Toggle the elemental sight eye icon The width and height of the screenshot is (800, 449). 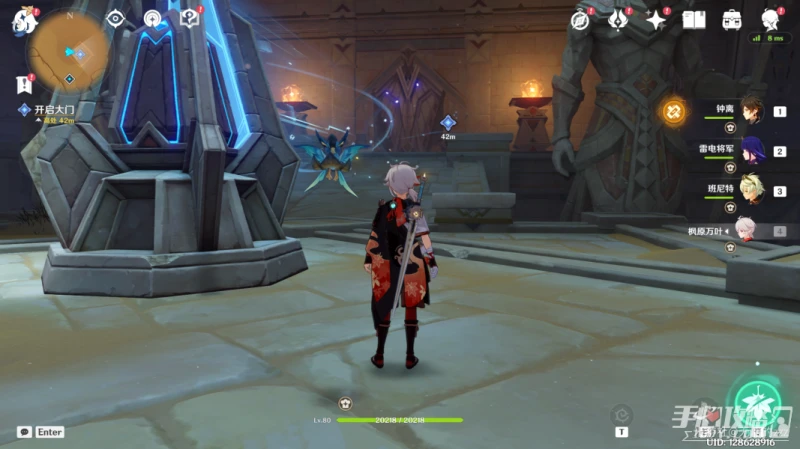(115, 18)
